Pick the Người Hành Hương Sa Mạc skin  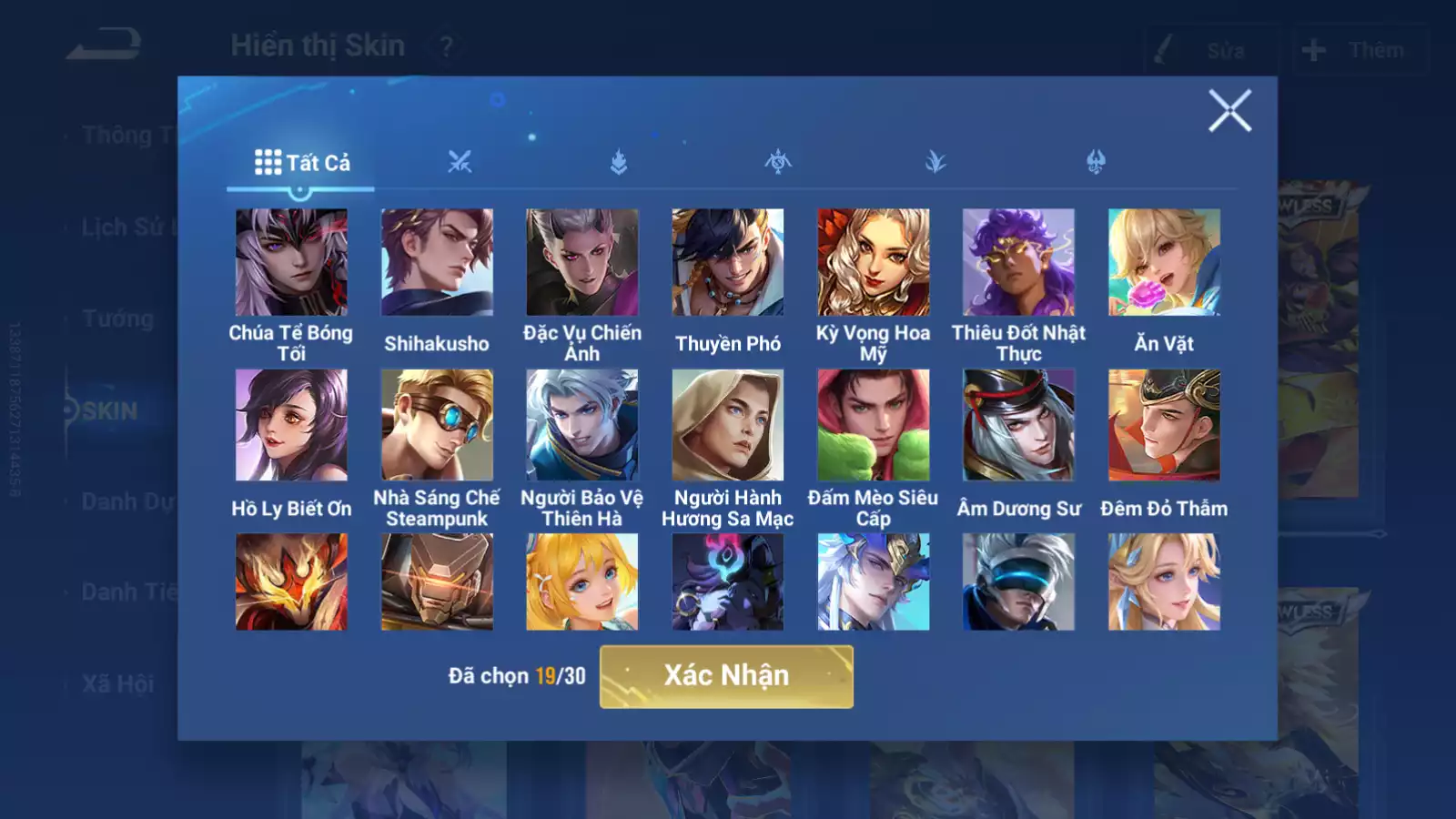[728, 425]
